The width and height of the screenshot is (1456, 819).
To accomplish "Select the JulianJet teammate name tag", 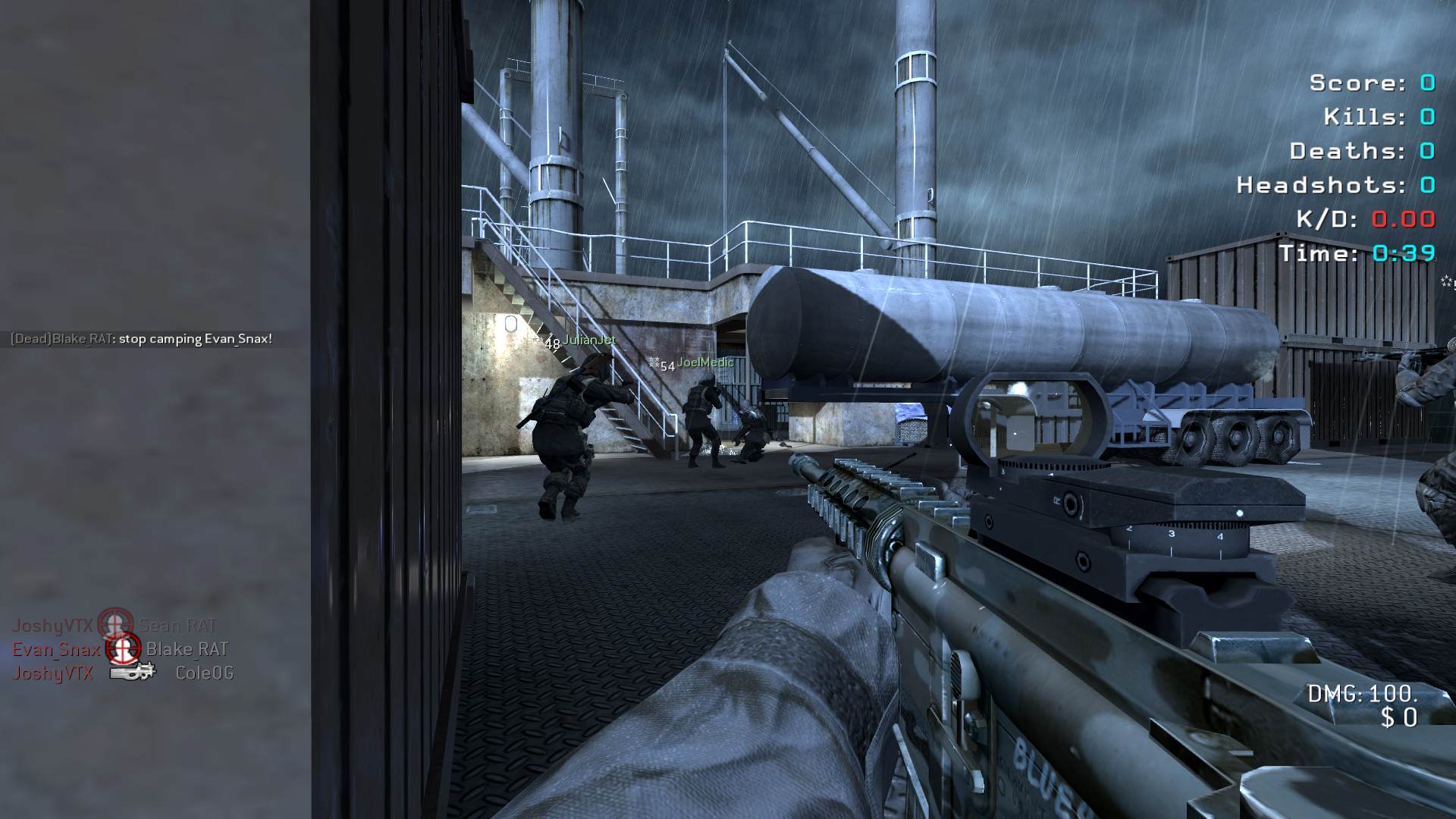I will click(589, 340).
